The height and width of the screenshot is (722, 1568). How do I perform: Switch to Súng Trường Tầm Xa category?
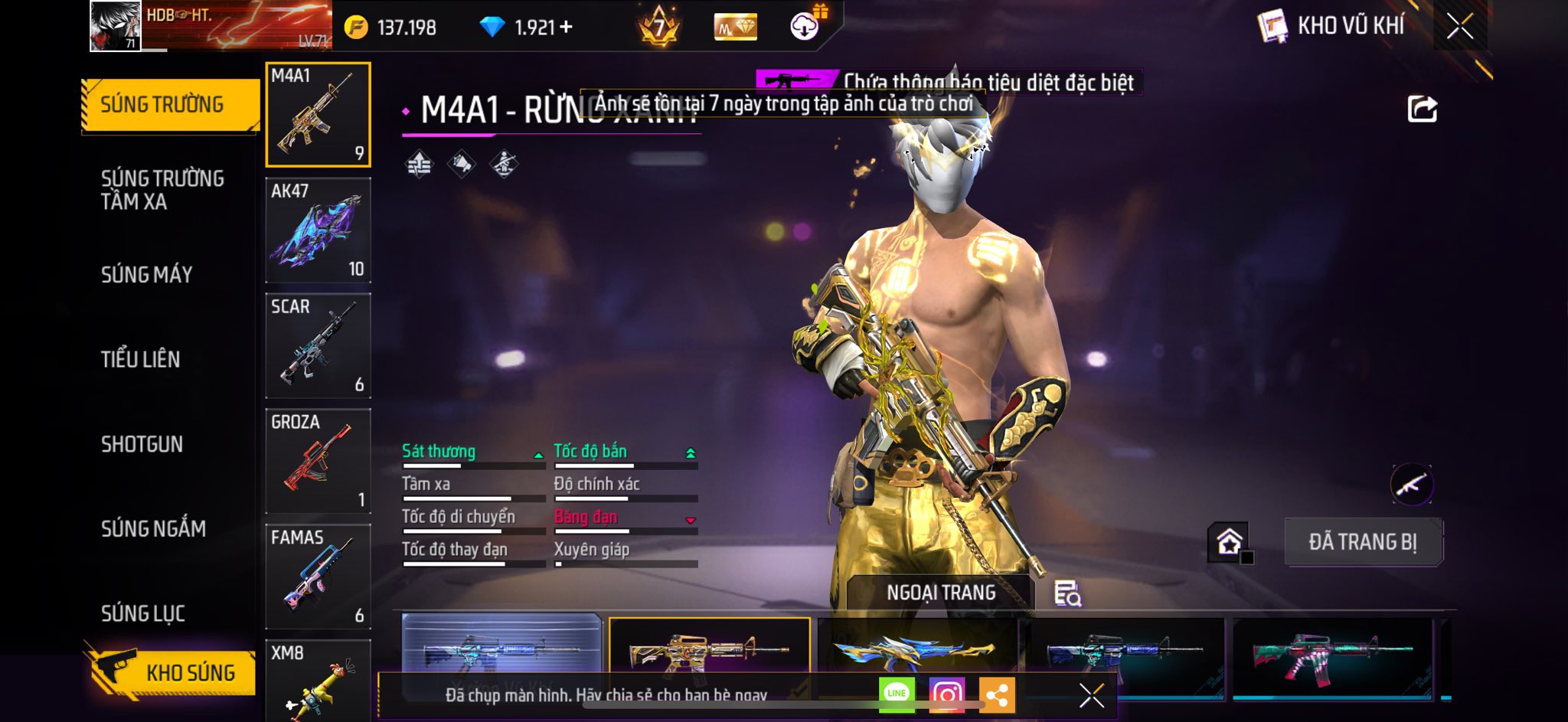(162, 190)
